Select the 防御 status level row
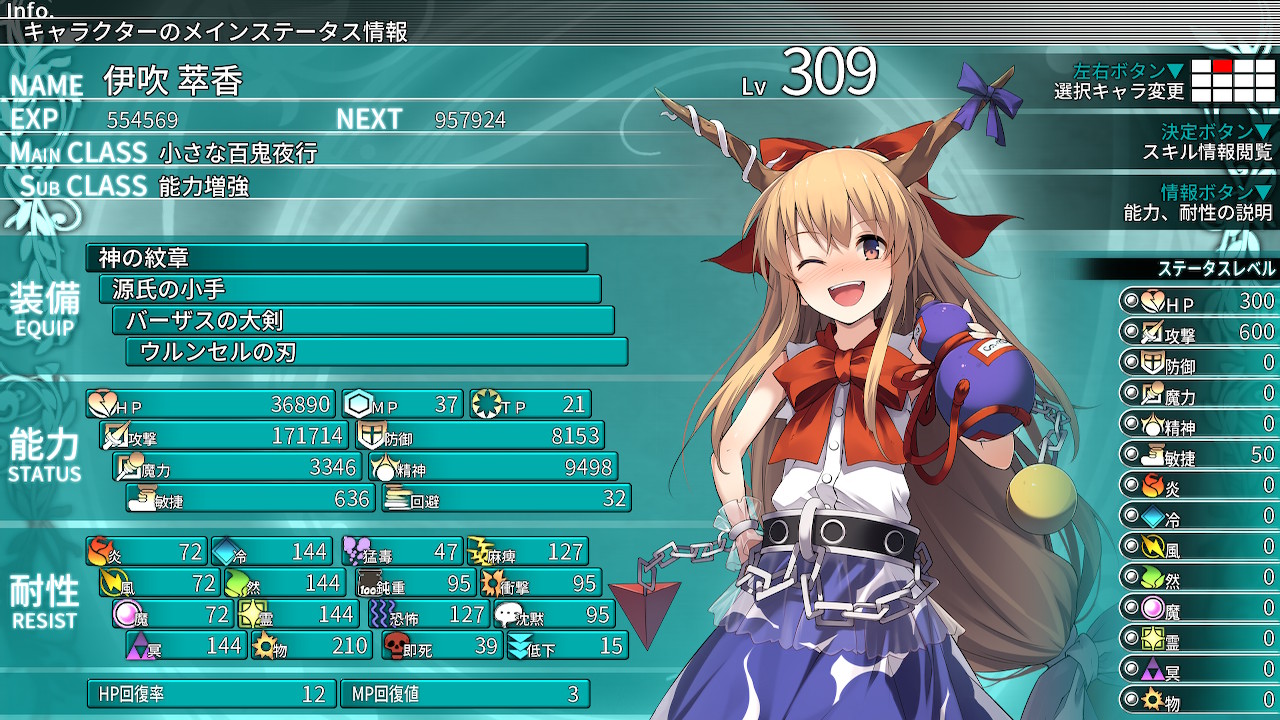The width and height of the screenshot is (1280, 720). point(1198,363)
